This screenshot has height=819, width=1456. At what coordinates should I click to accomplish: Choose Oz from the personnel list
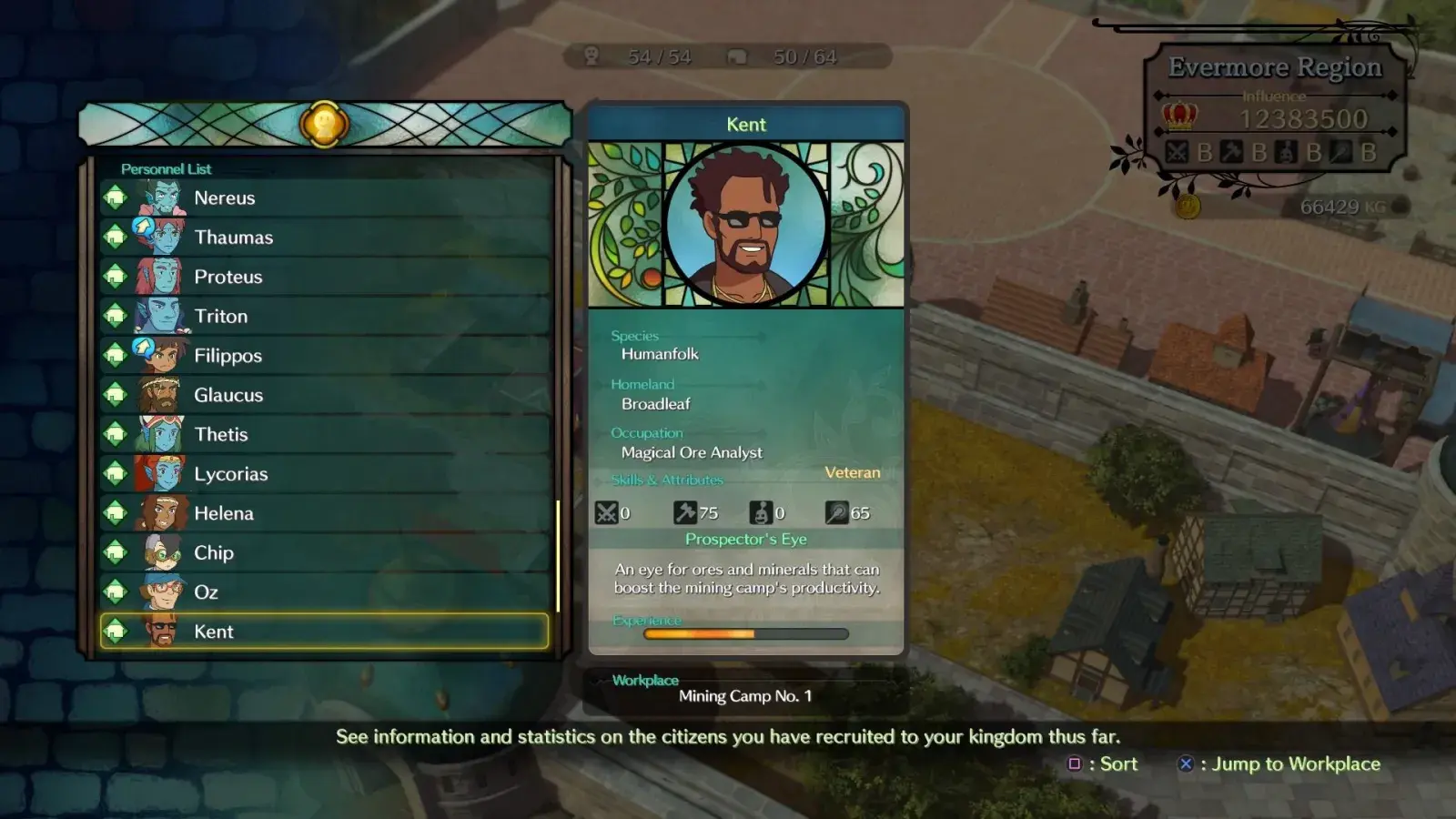[324, 592]
